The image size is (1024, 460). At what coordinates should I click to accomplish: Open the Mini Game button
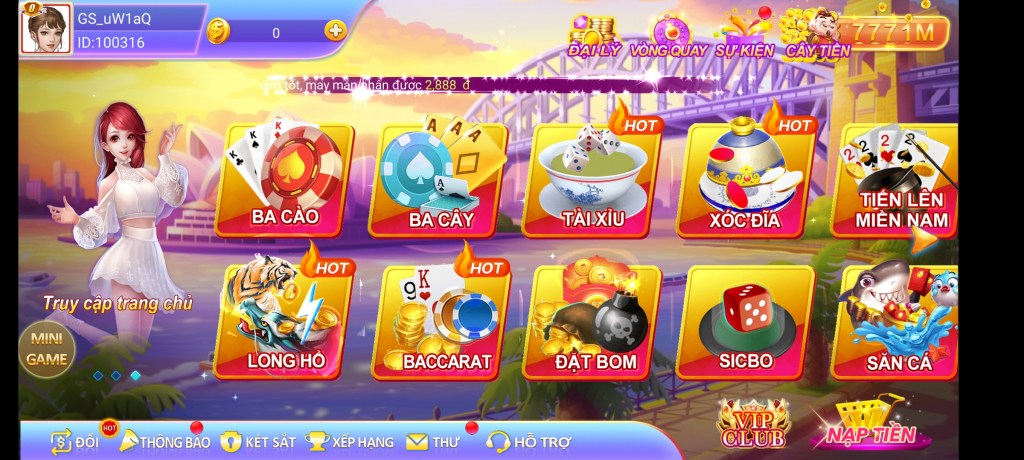point(47,349)
